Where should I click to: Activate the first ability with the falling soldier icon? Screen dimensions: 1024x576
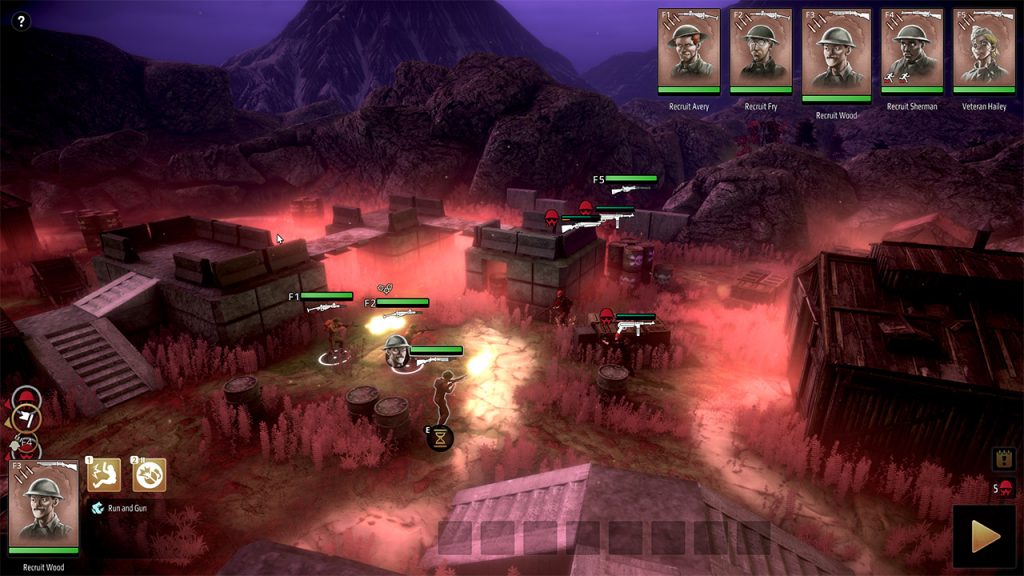[x=104, y=475]
